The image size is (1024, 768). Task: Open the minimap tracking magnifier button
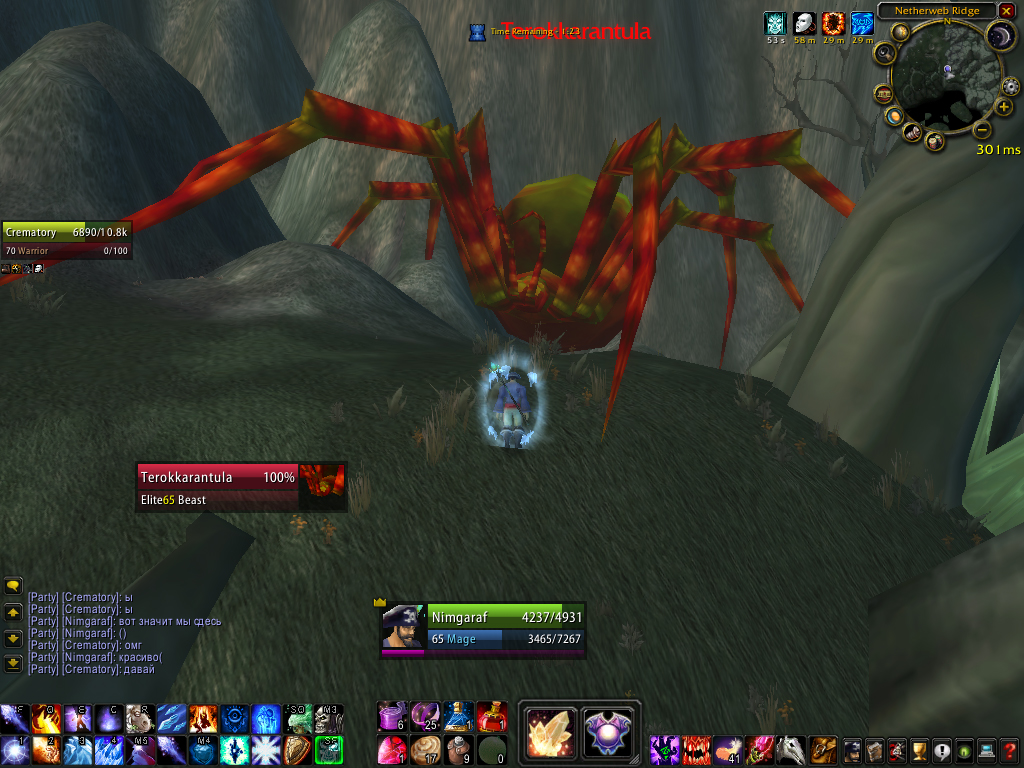tap(887, 54)
